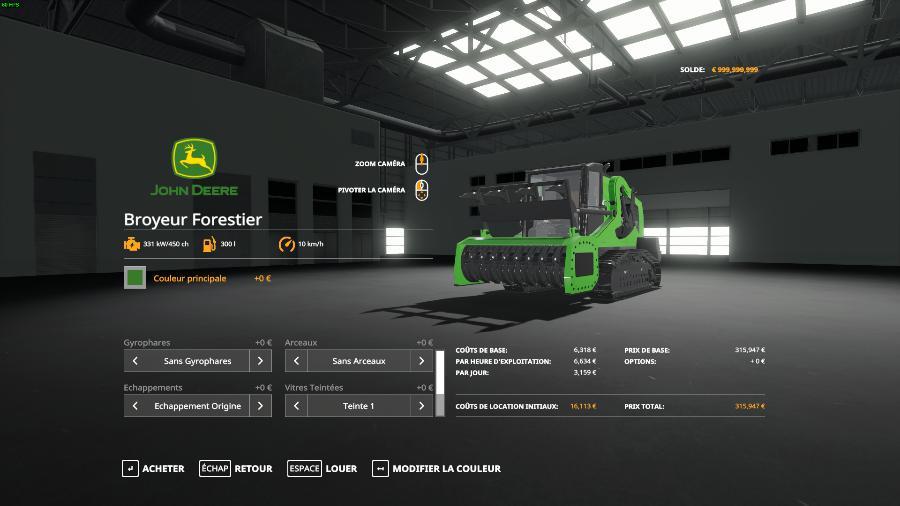Image resolution: width=900 pixels, height=506 pixels.
Task: Select next Gyrophares option arrow
Action: pos(260,361)
